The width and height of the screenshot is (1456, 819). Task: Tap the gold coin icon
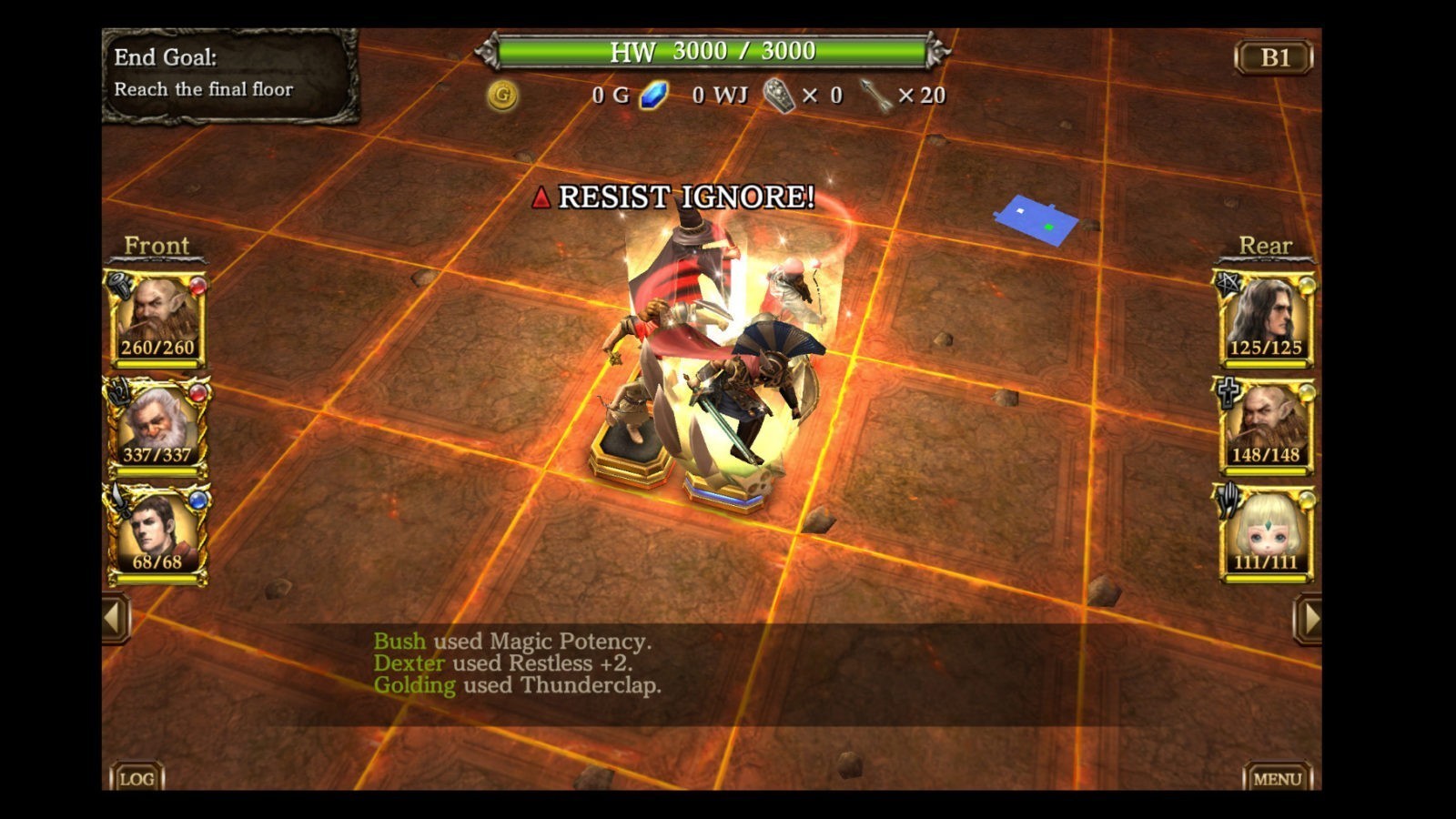(x=502, y=95)
